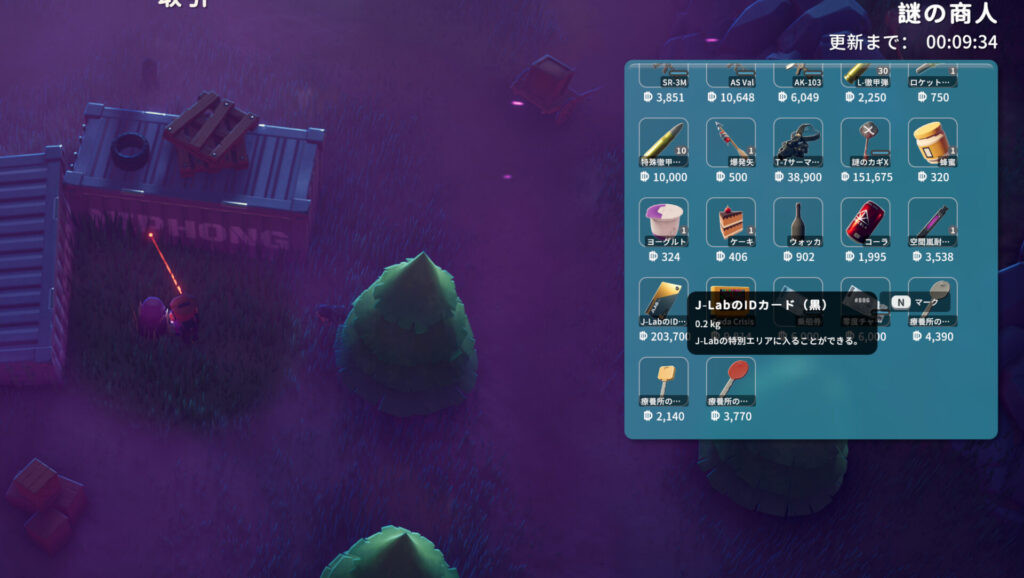Choose the red sanatorium key priced 3,770
1024x578 pixels.
click(731, 381)
